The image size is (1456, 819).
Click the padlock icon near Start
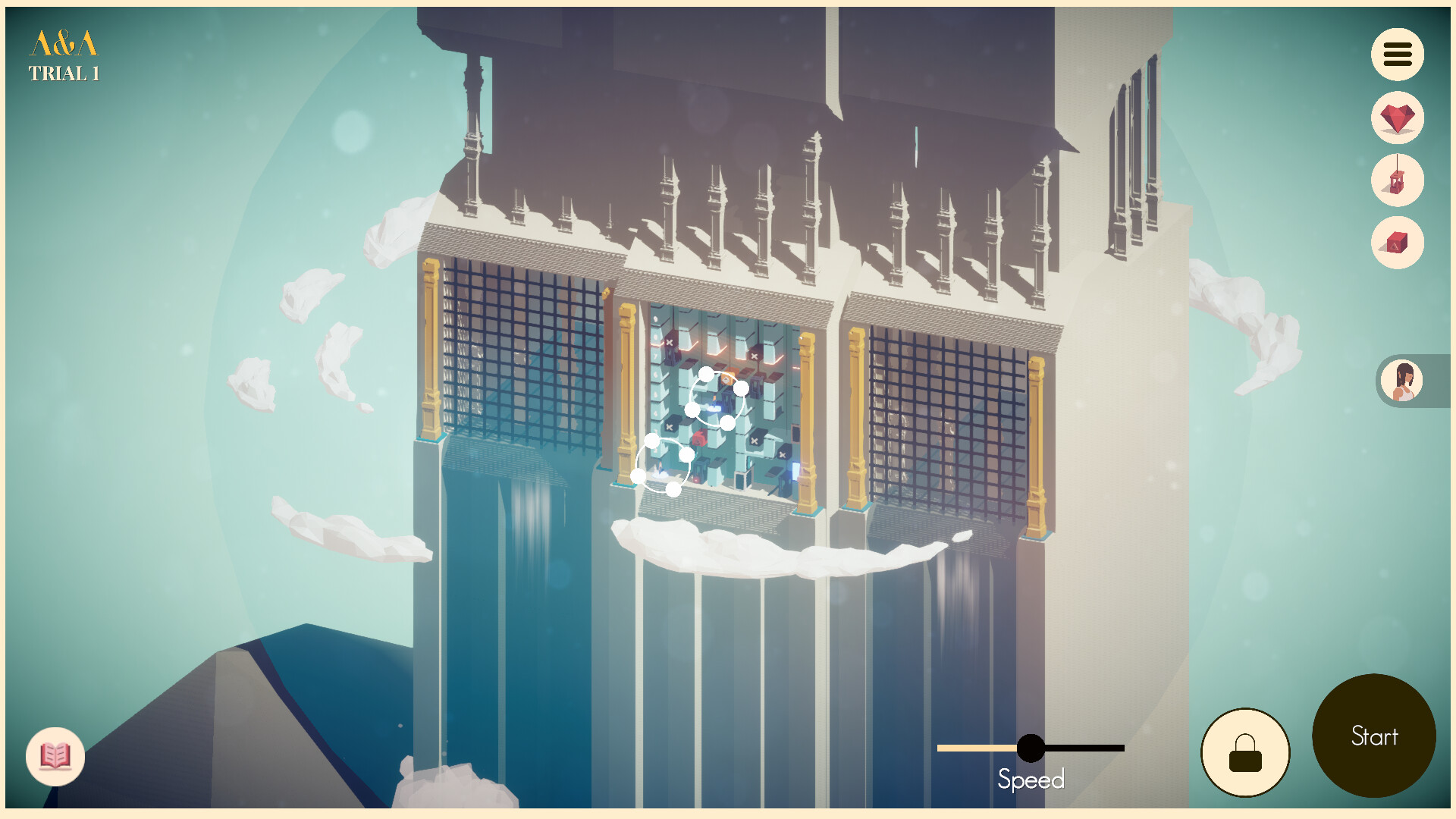[1244, 752]
